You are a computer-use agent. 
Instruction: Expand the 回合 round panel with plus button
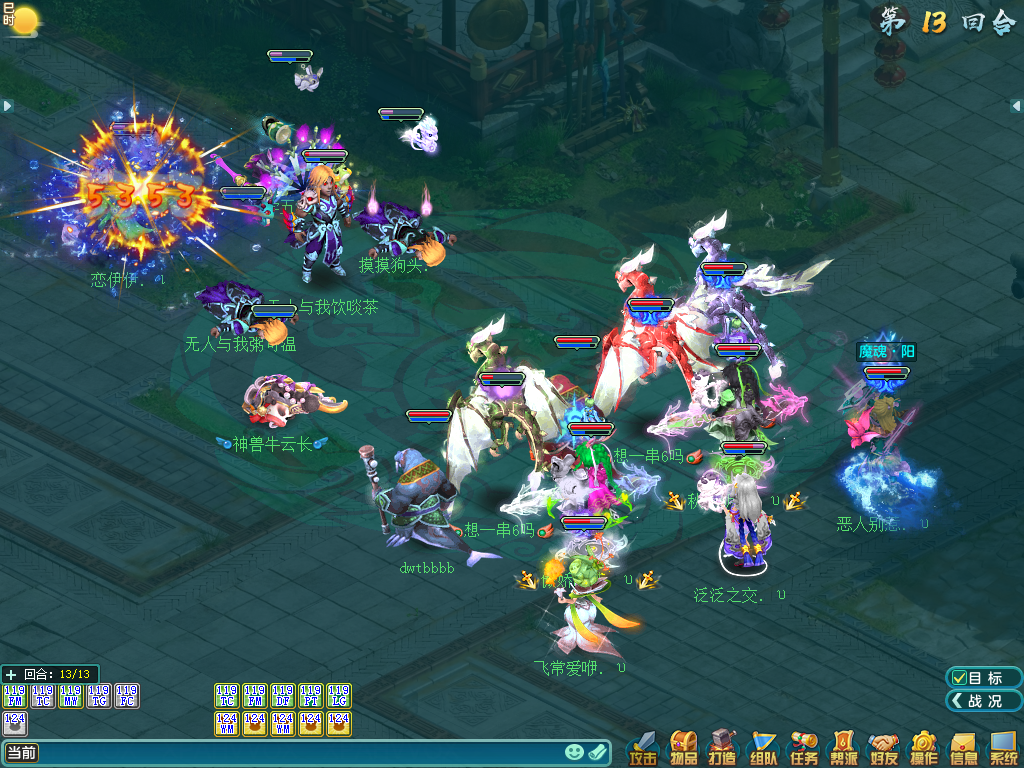click(11, 674)
